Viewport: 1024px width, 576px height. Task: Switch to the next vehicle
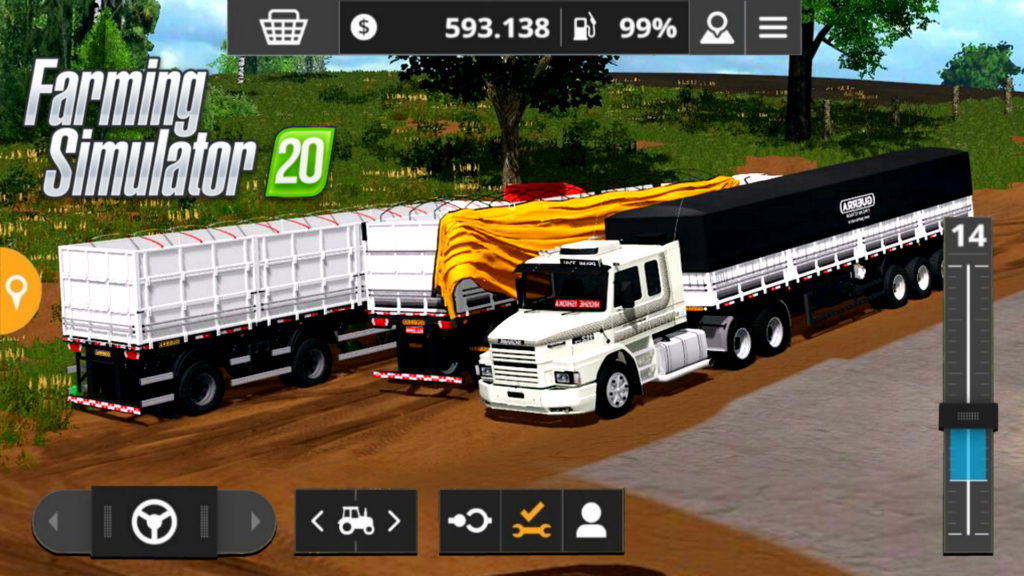[394, 521]
